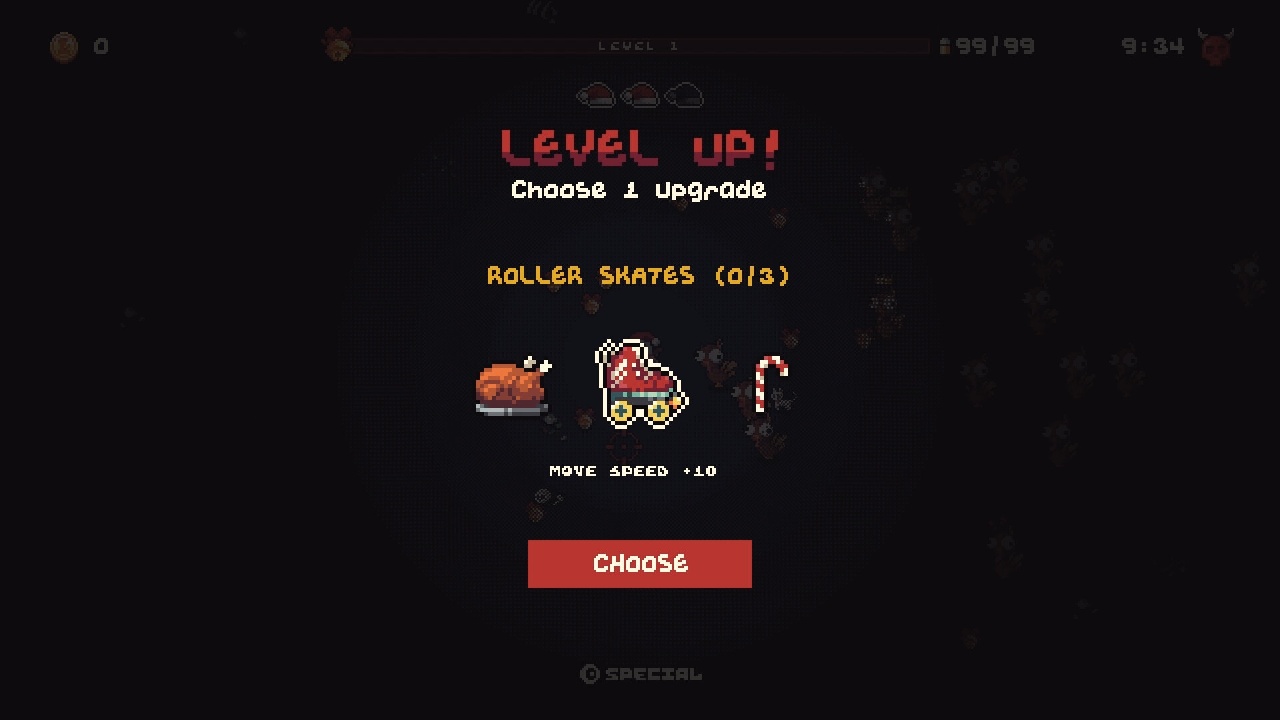Screen dimensions: 1280x720
Task: Open the Move Speed +10 description text
Action: (633, 470)
